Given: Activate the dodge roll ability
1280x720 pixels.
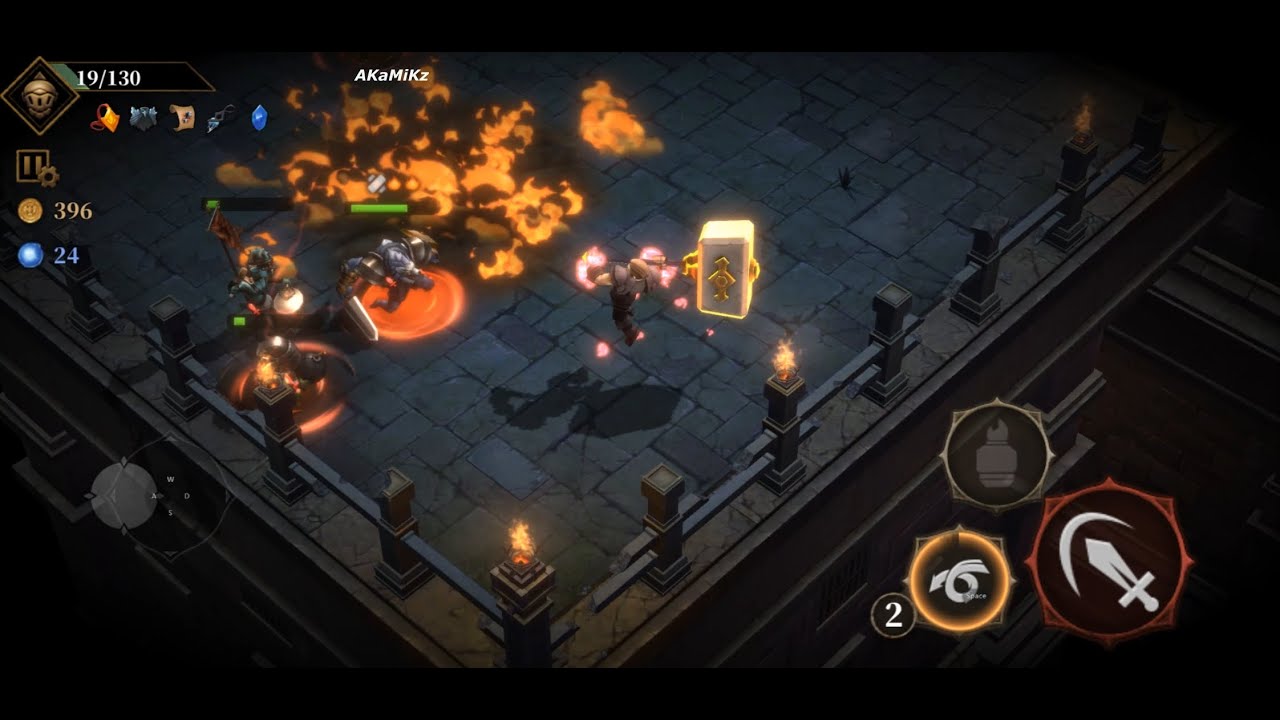Looking at the screenshot, I should (959, 582).
